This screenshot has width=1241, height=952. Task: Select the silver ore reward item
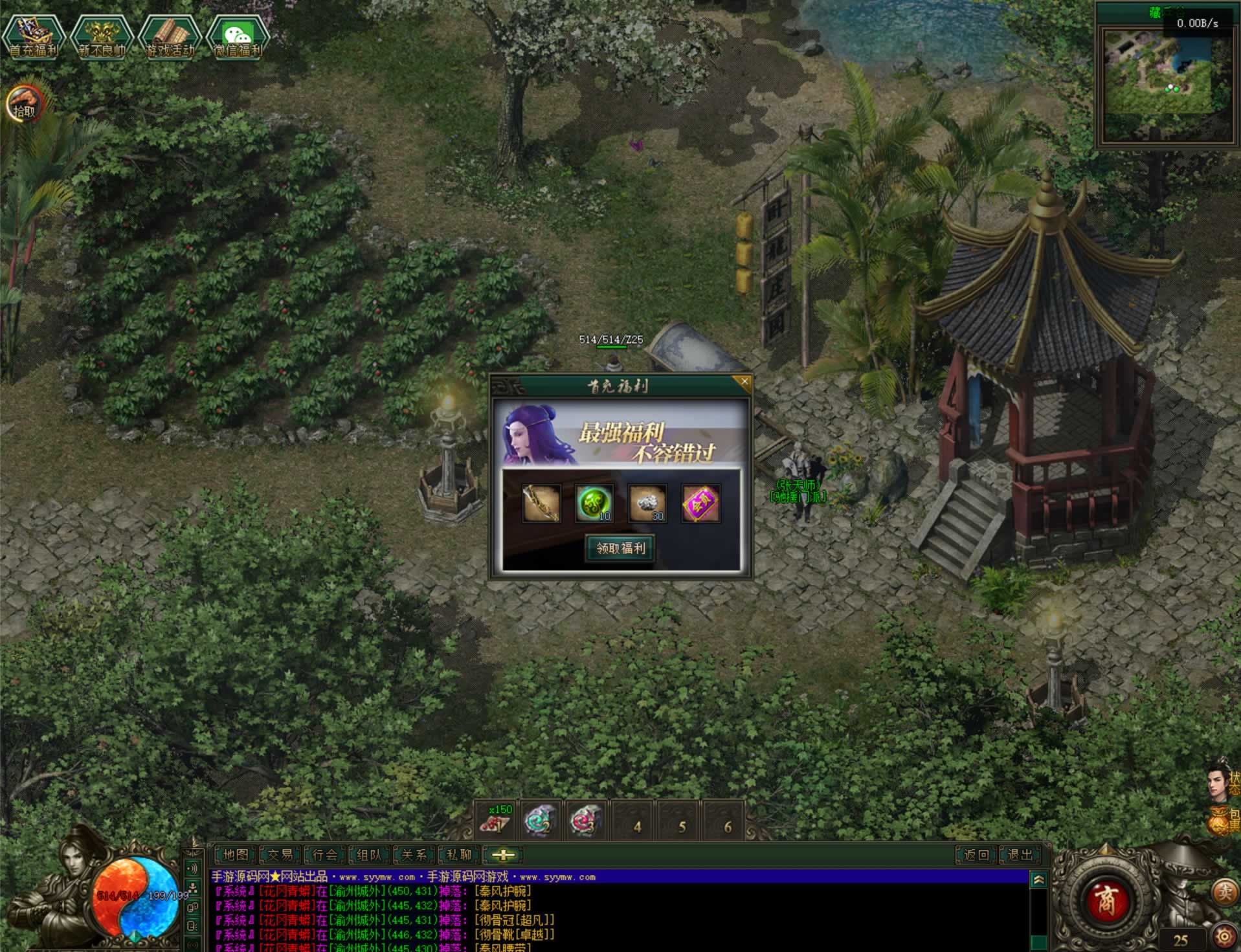tap(647, 503)
